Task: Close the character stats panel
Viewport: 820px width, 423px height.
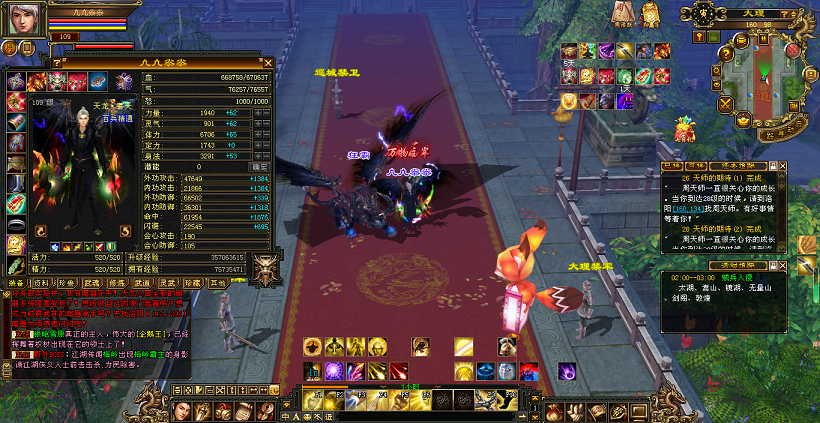Action: (x=267, y=62)
